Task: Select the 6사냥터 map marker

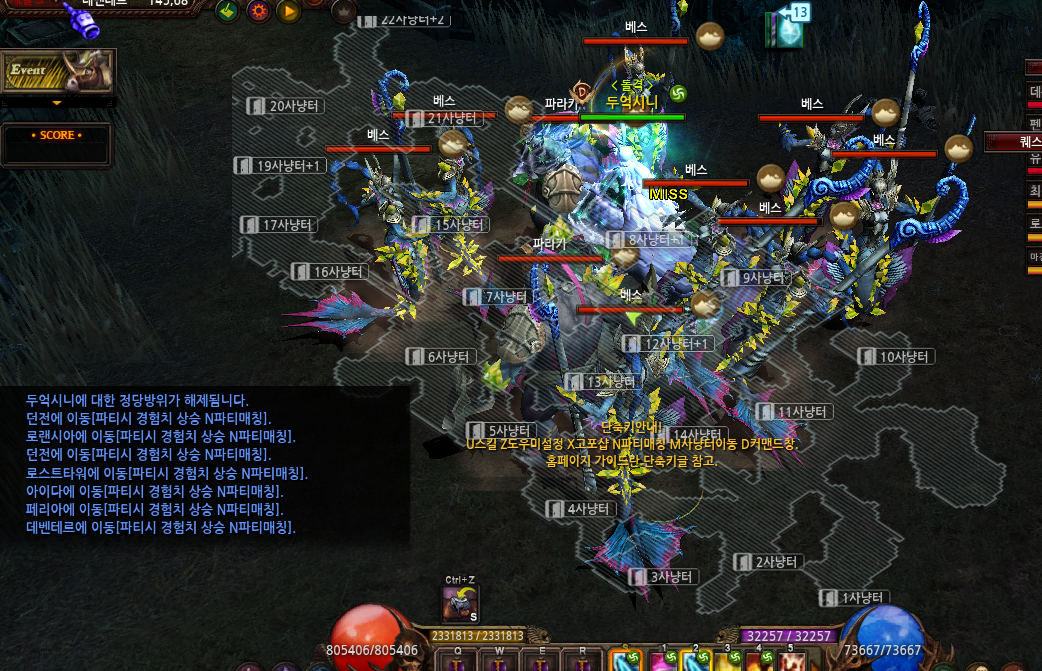Action: [445, 357]
